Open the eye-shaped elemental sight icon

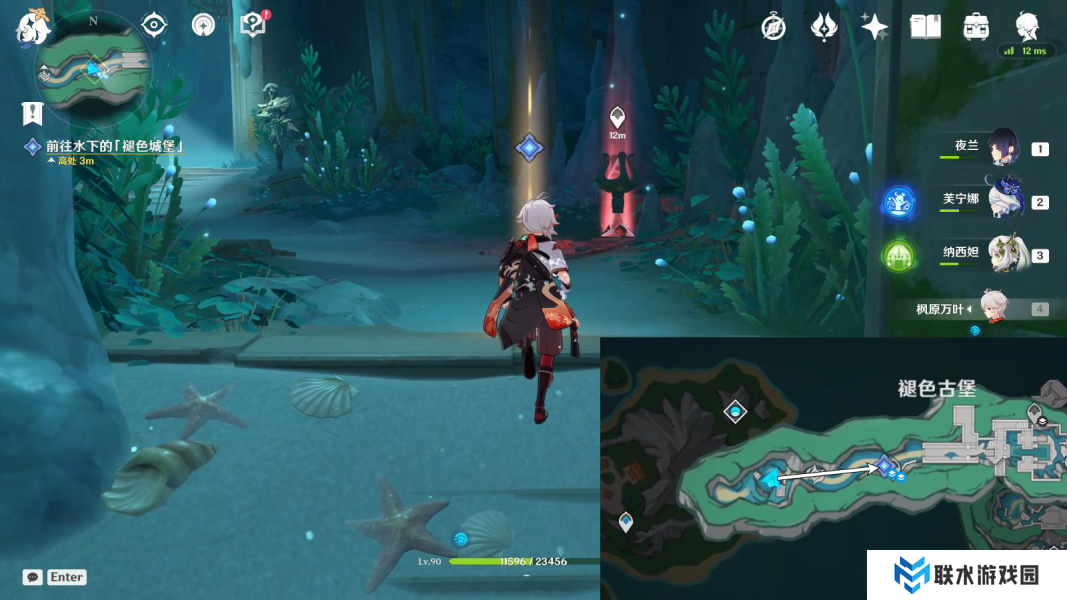154,24
